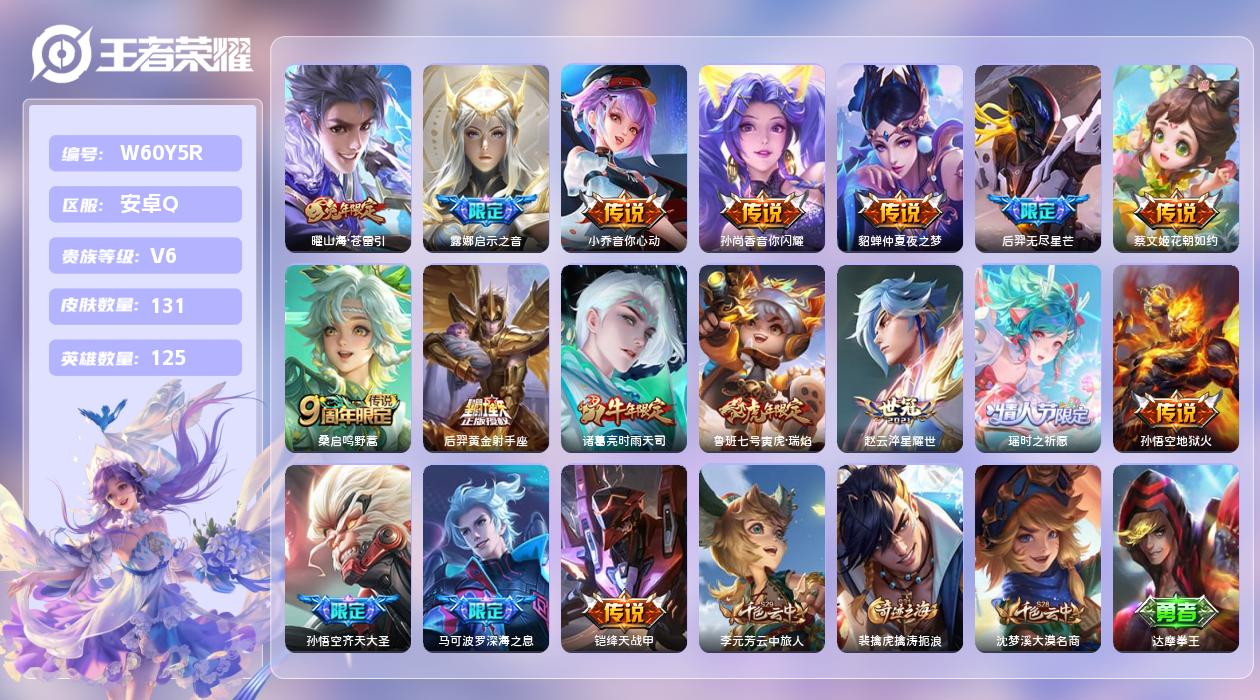This screenshot has height=700, width=1260.
Task: Open the 后羿 无尽星芒 skin card
Action: (1038, 158)
